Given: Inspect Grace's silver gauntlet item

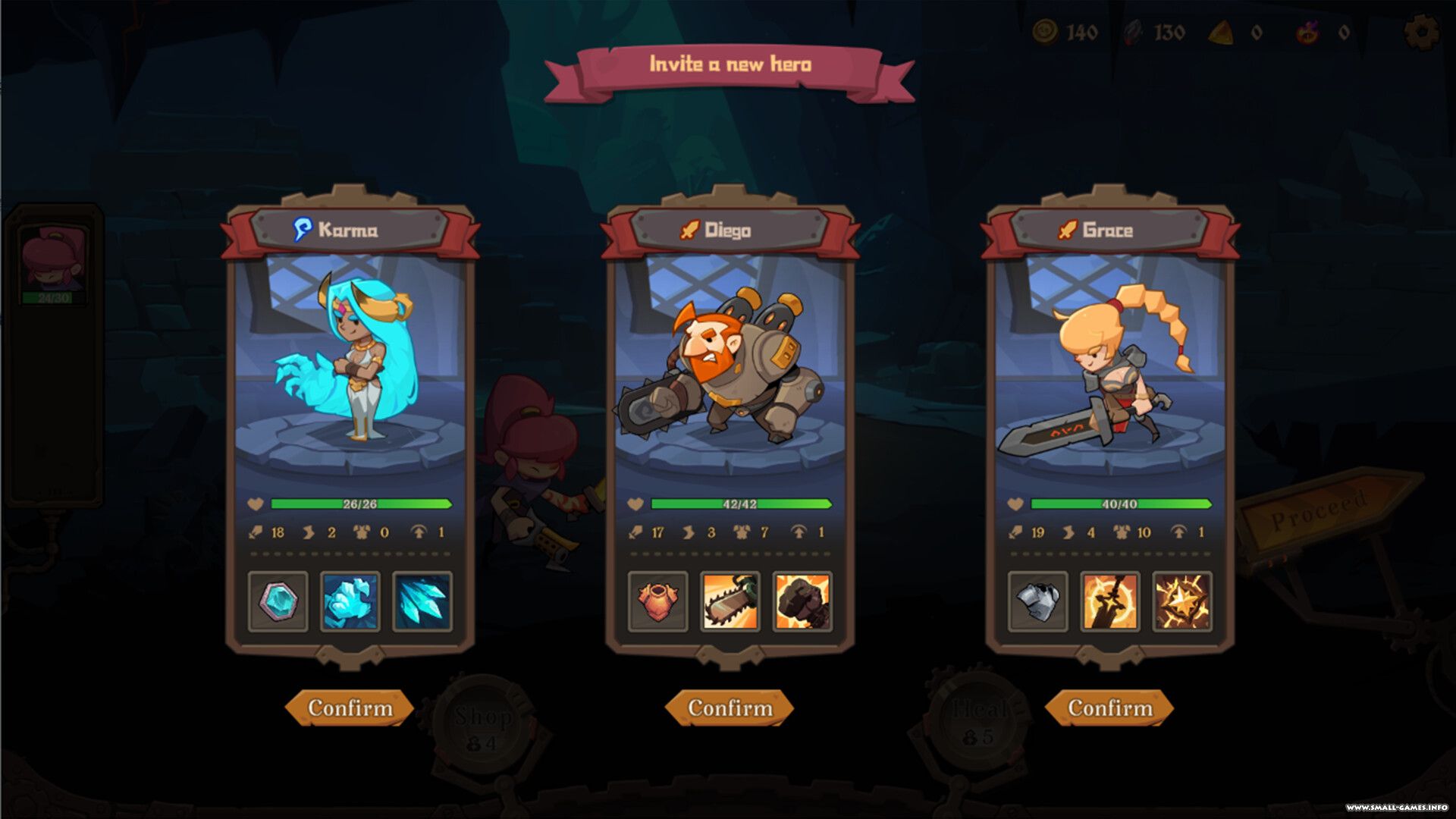Looking at the screenshot, I should [x=1037, y=601].
